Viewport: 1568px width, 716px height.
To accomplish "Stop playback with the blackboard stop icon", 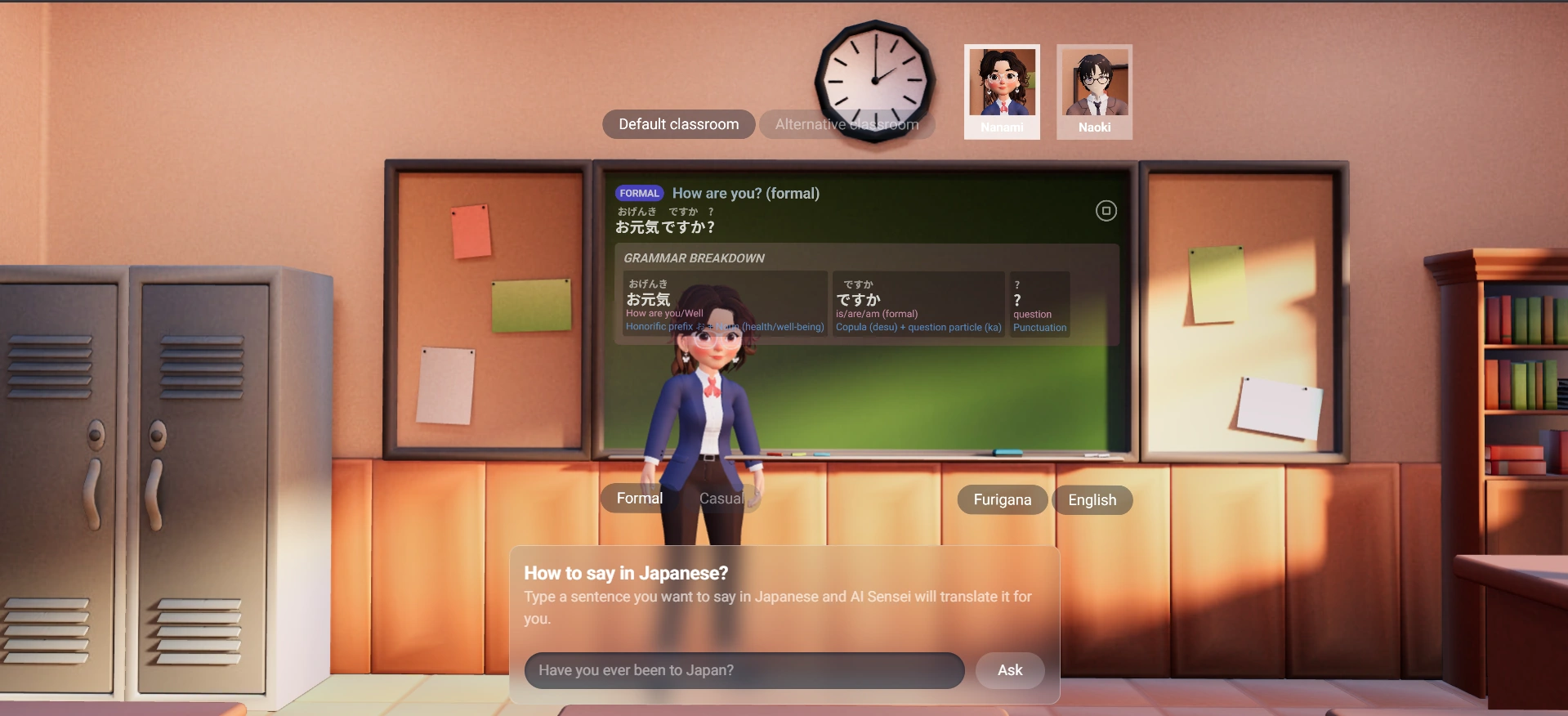I will coord(1106,211).
